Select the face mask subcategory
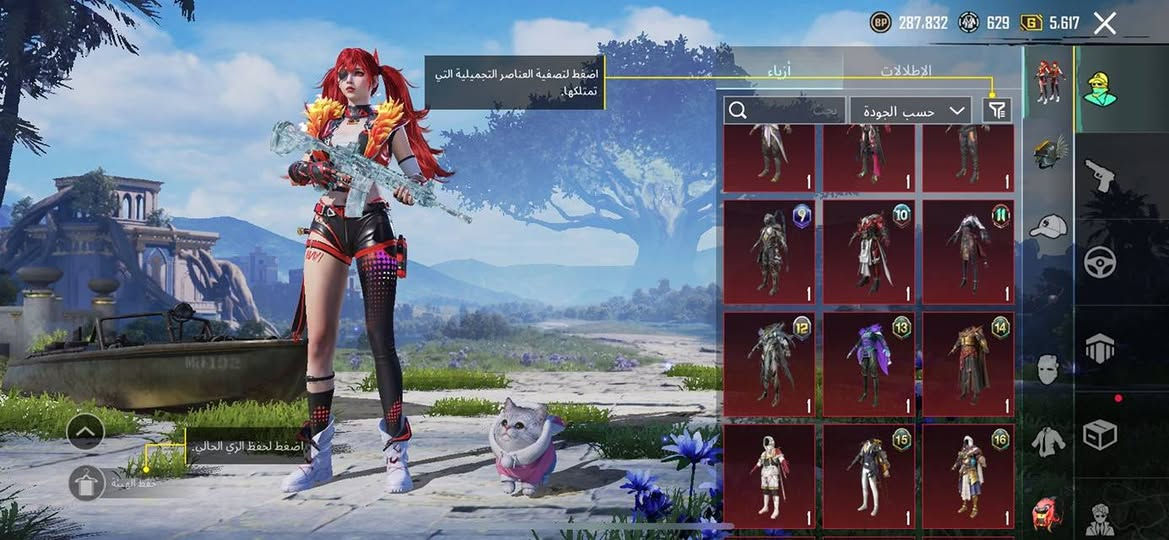 coord(1047,369)
